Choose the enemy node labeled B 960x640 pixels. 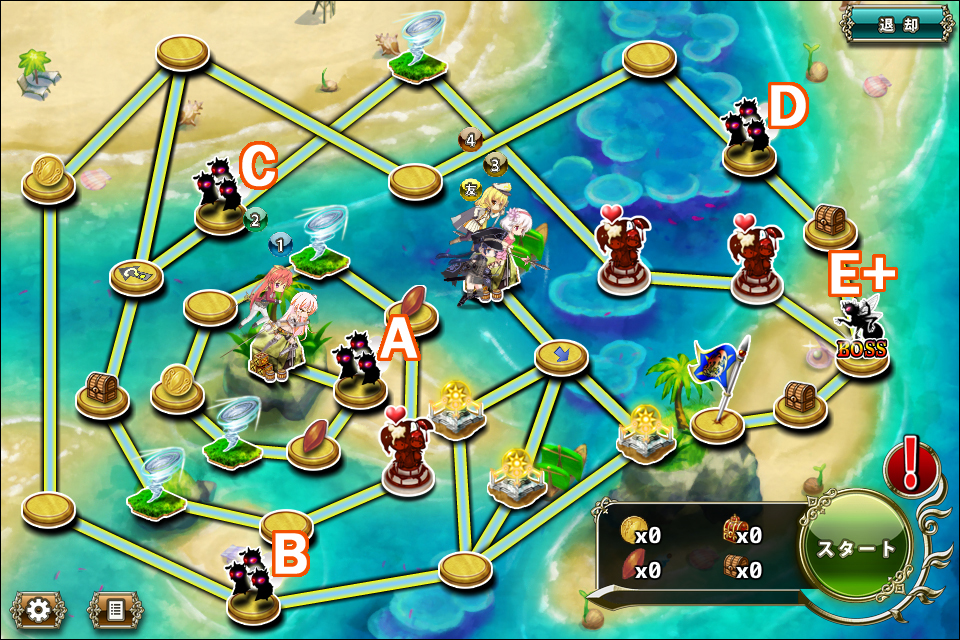point(253,587)
